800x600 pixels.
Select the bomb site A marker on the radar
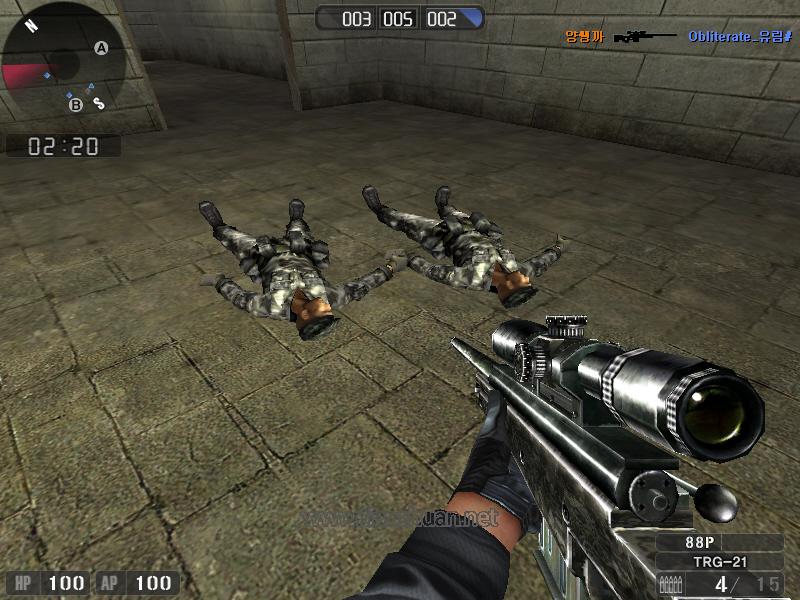[101, 47]
